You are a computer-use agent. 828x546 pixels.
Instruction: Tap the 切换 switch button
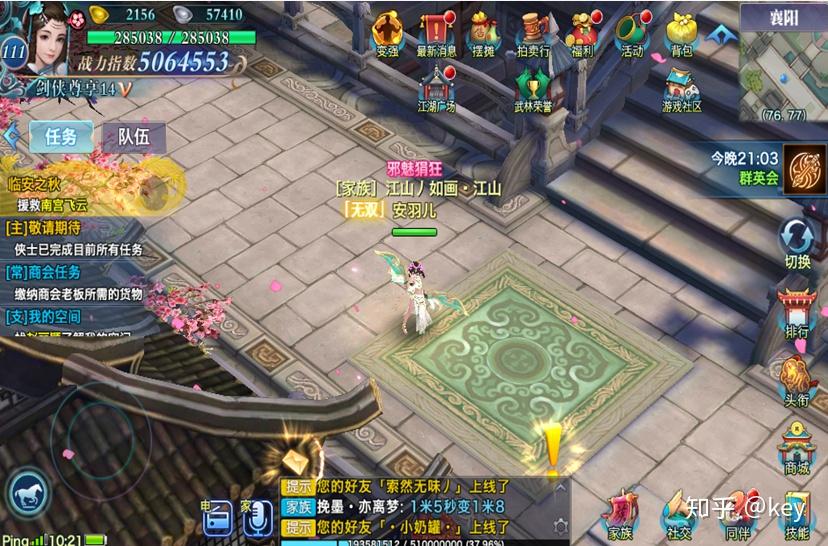click(797, 244)
